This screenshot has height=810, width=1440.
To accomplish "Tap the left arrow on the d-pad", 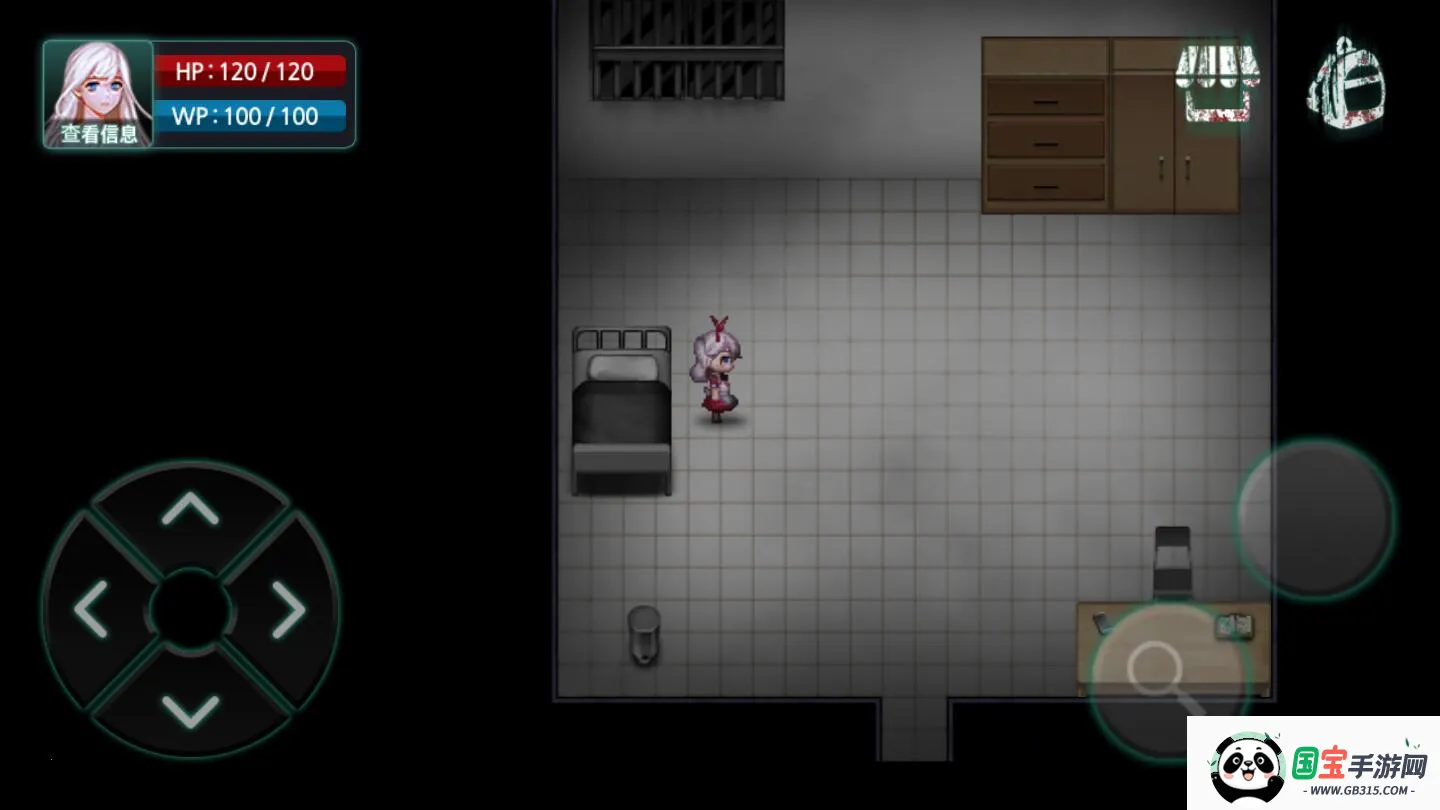I will (x=92, y=608).
